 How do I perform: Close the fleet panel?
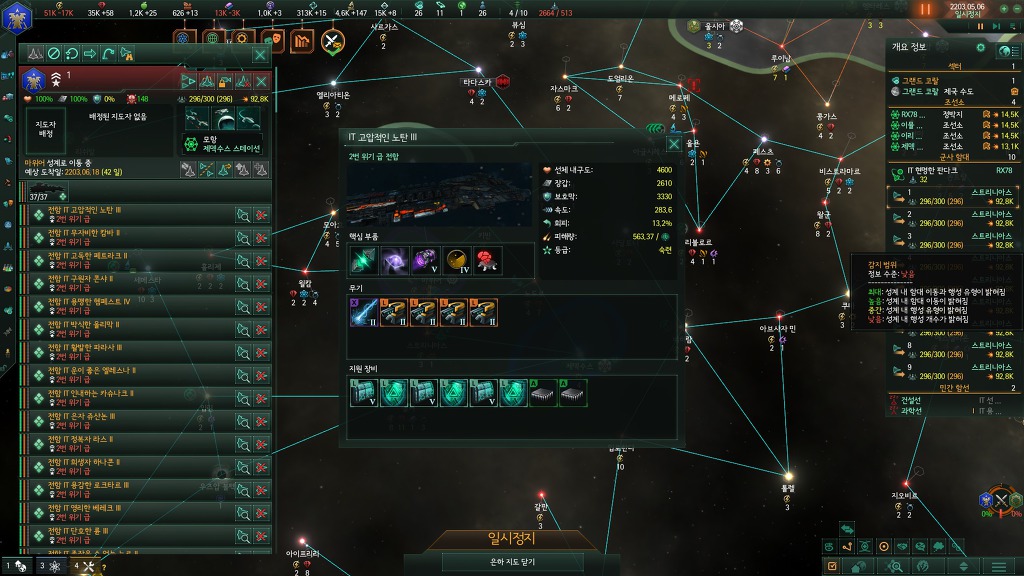tap(260, 54)
